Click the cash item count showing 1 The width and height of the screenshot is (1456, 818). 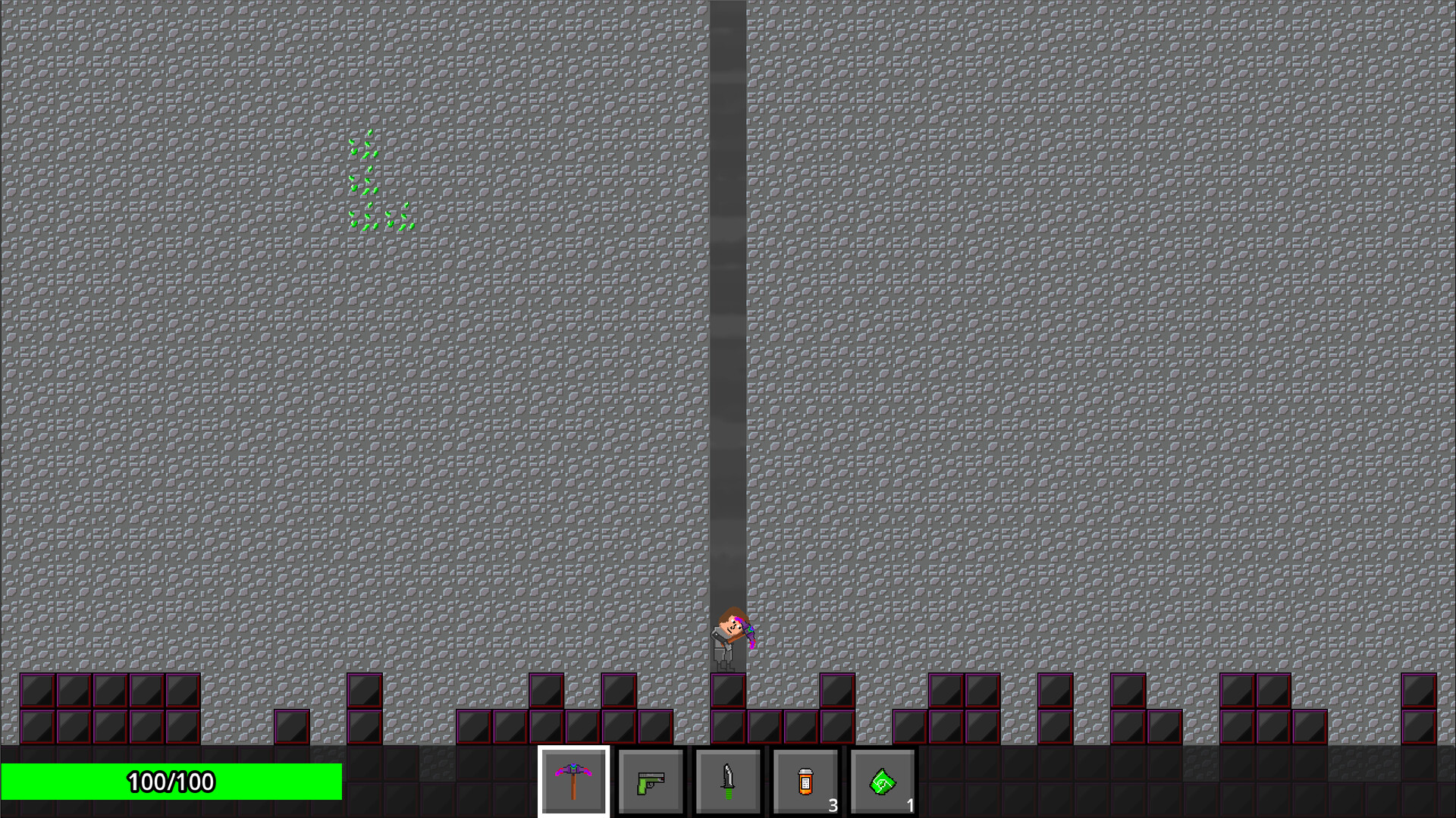click(909, 807)
